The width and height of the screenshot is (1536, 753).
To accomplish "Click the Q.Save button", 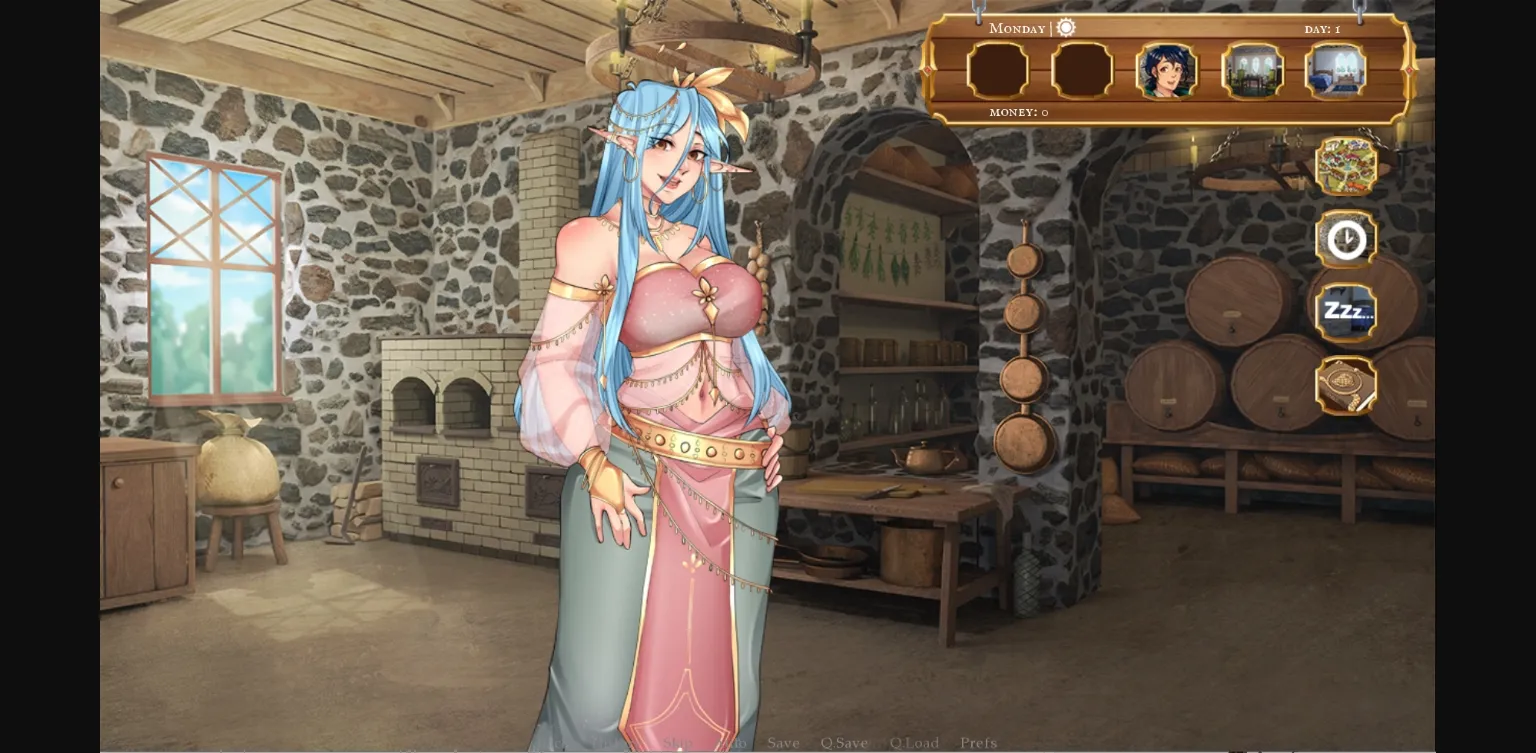I will pyautogui.click(x=847, y=743).
